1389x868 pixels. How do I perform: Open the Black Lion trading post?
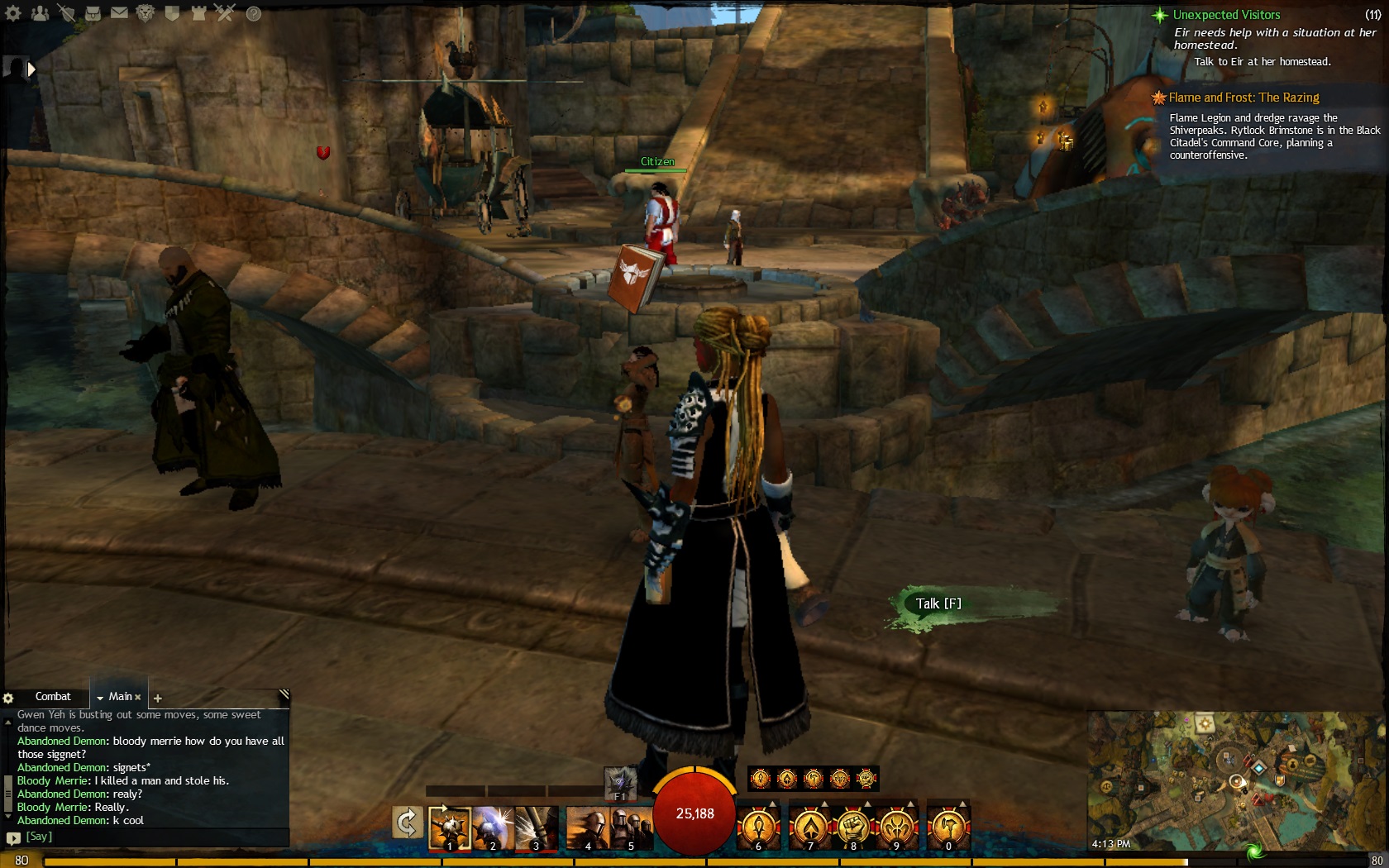point(146,13)
